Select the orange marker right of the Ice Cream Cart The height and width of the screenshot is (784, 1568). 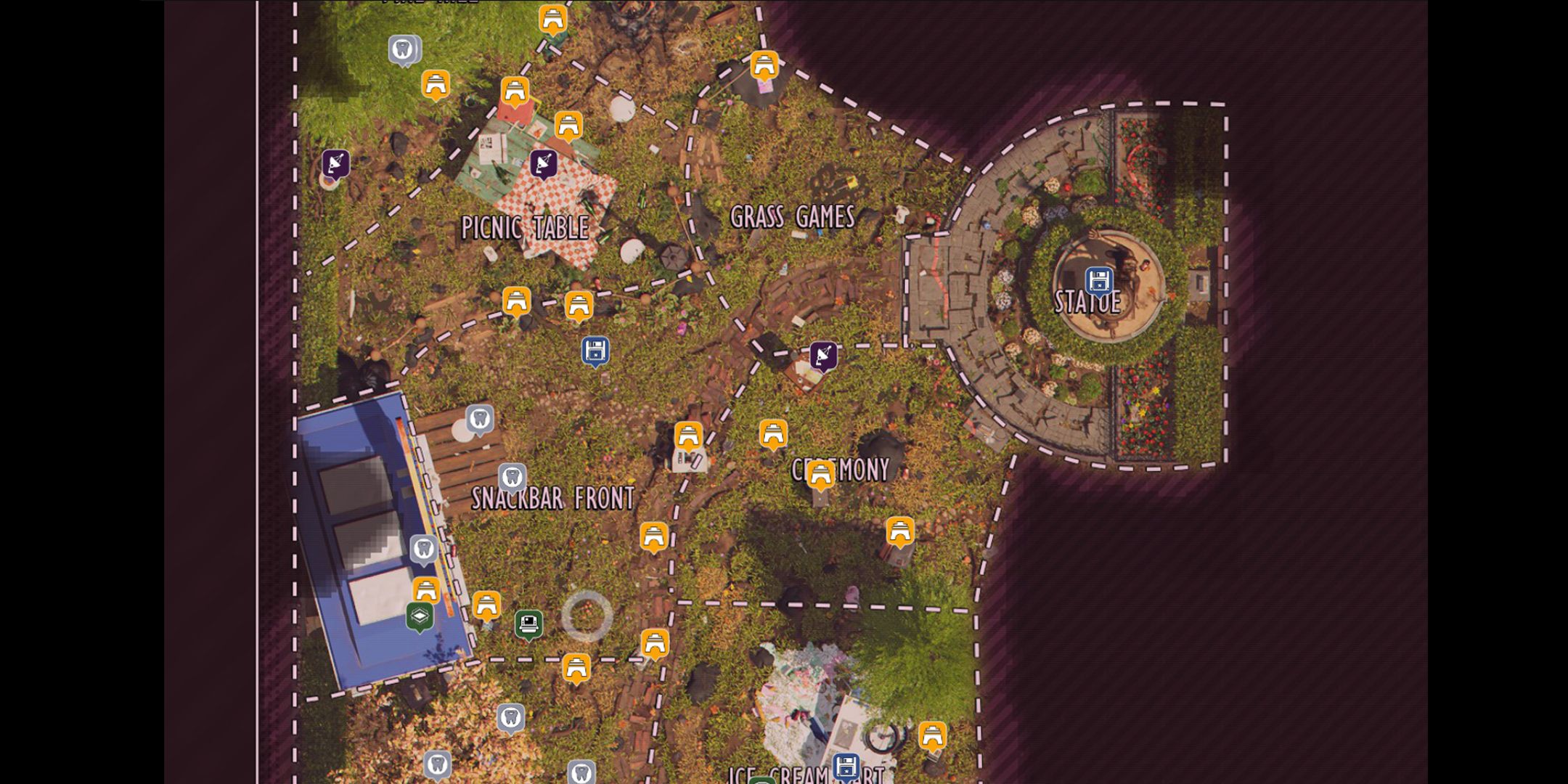coord(932,735)
